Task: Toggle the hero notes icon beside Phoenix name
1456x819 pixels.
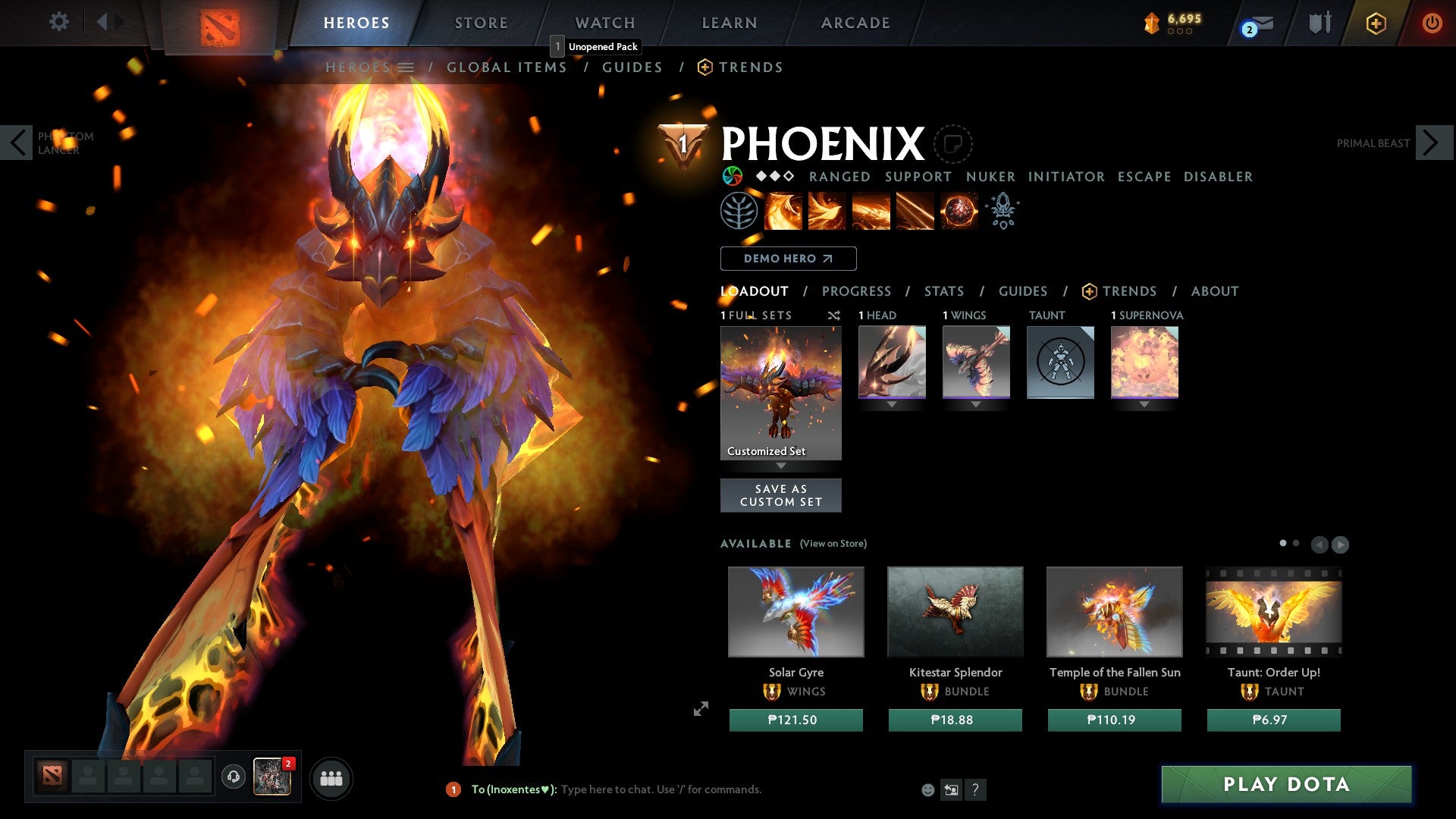Action: [954, 143]
